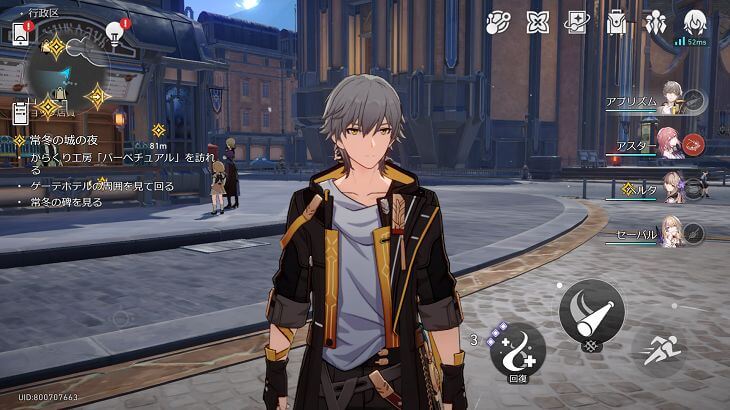Switch to party member セーバル
The height and width of the screenshot is (410, 730).
point(670,233)
